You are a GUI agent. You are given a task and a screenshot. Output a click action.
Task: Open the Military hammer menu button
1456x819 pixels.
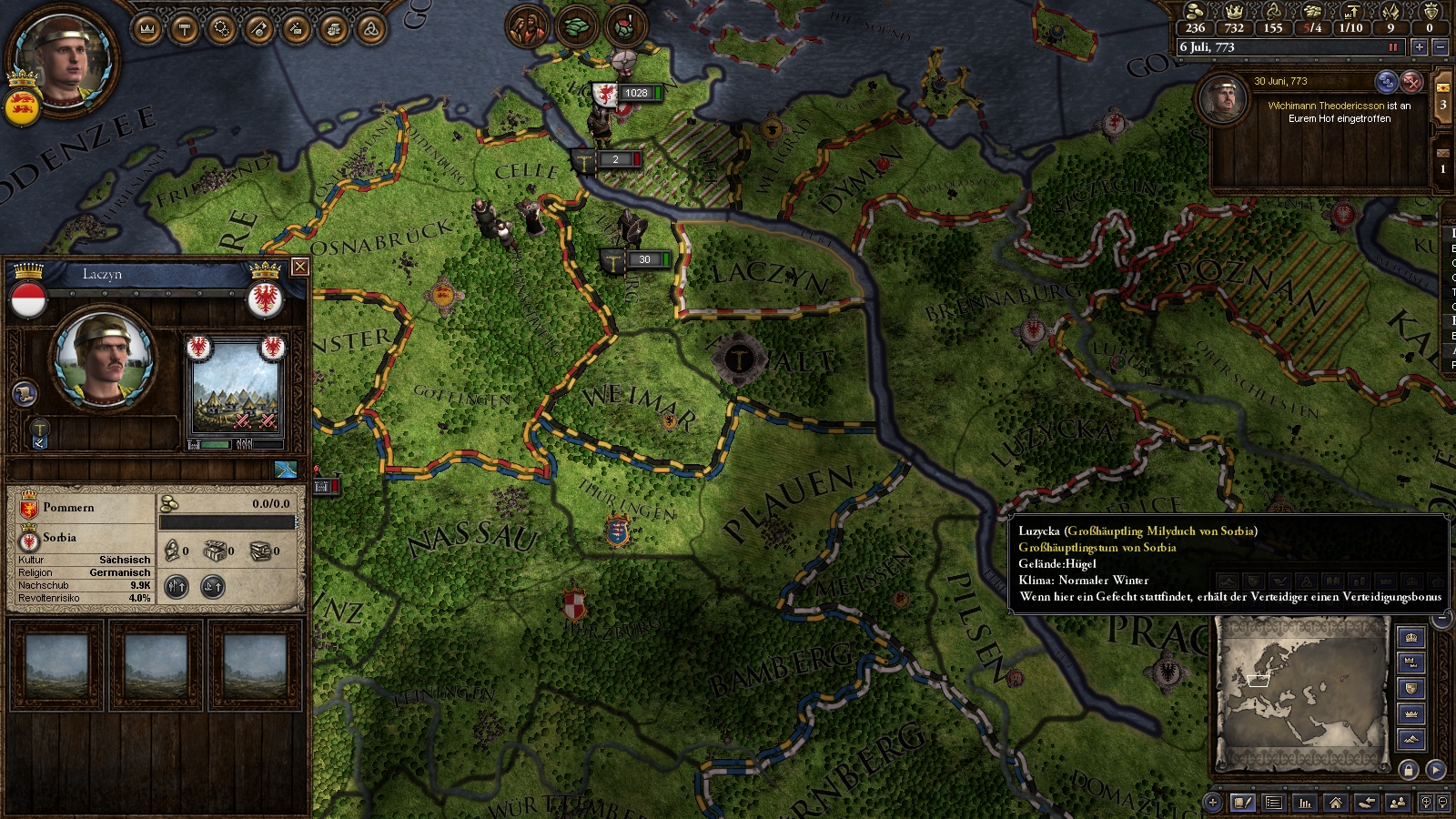[185, 29]
